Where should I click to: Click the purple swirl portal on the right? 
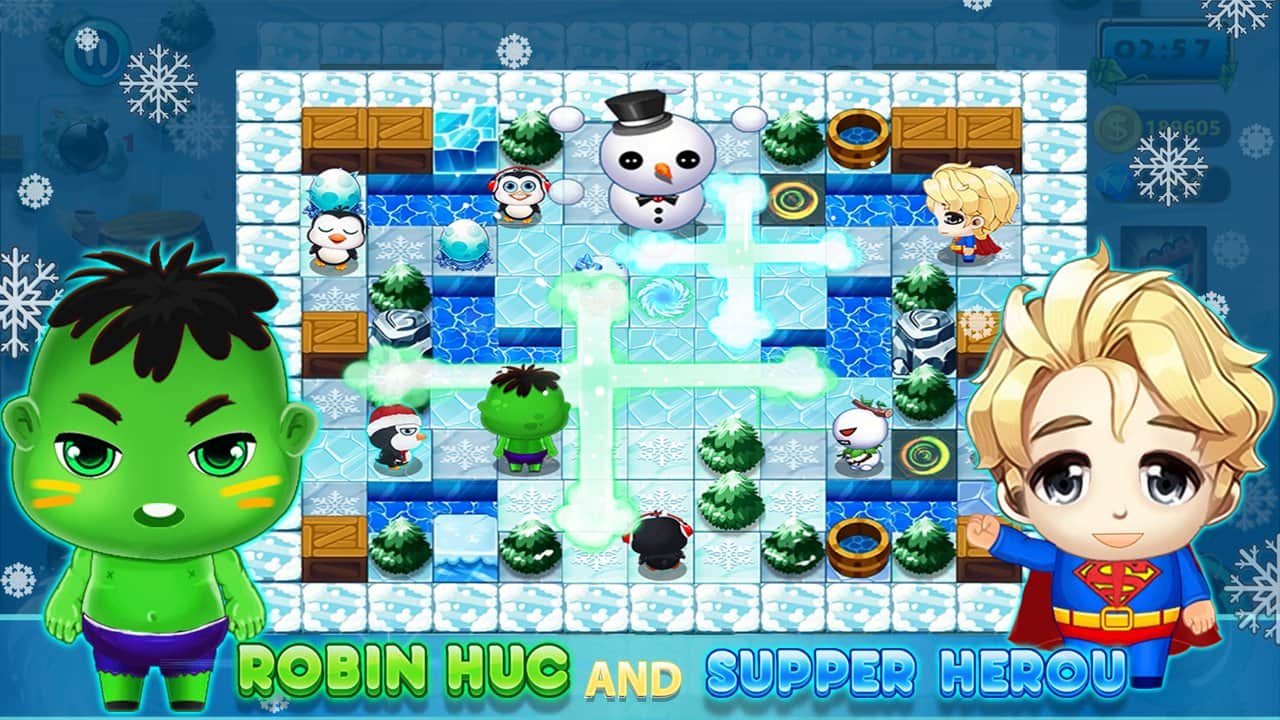click(x=795, y=201)
